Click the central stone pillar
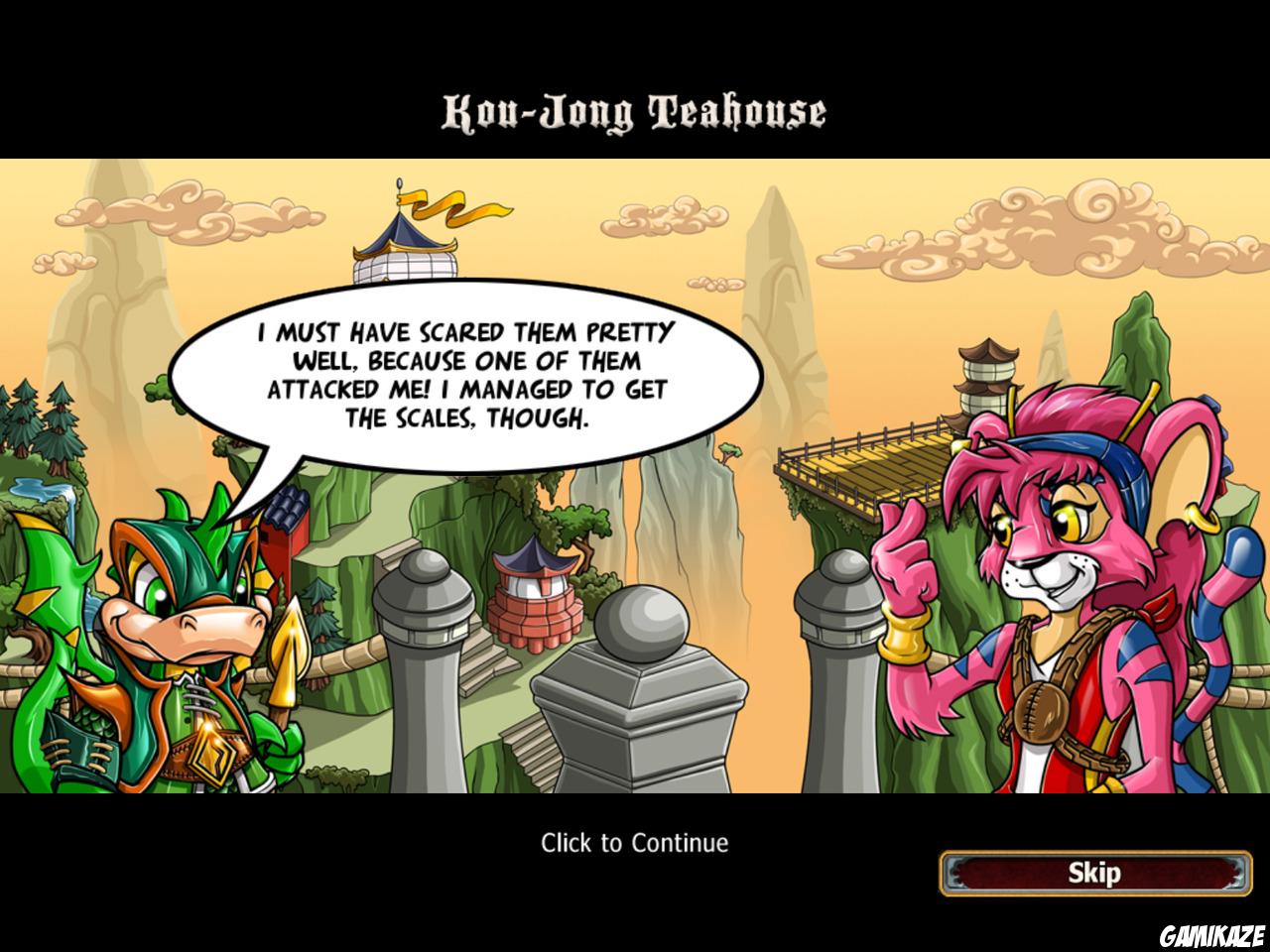Viewport: 1270px width, 952px height. (640, 714)
